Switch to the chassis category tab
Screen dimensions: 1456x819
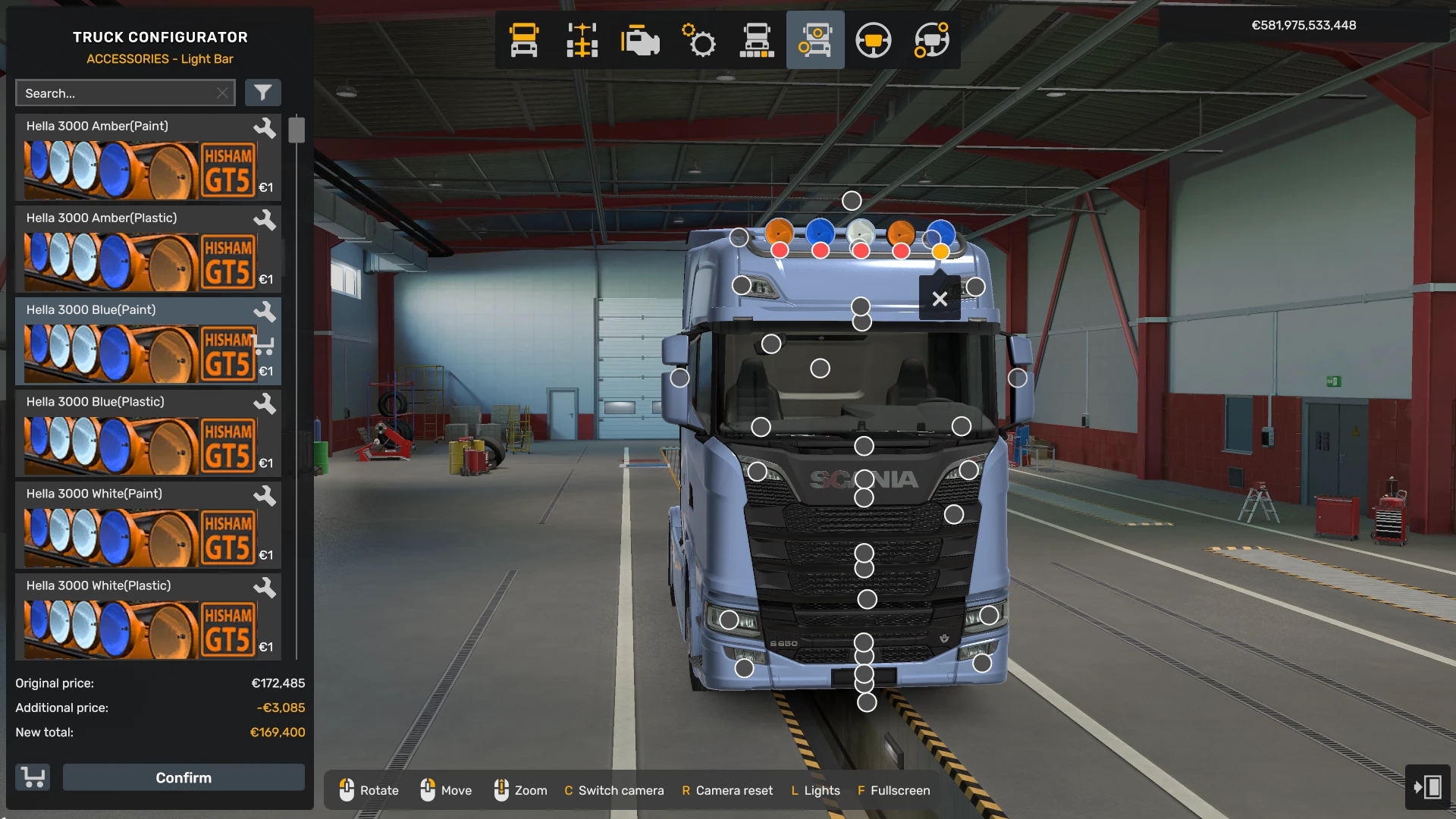pos(582,40)
